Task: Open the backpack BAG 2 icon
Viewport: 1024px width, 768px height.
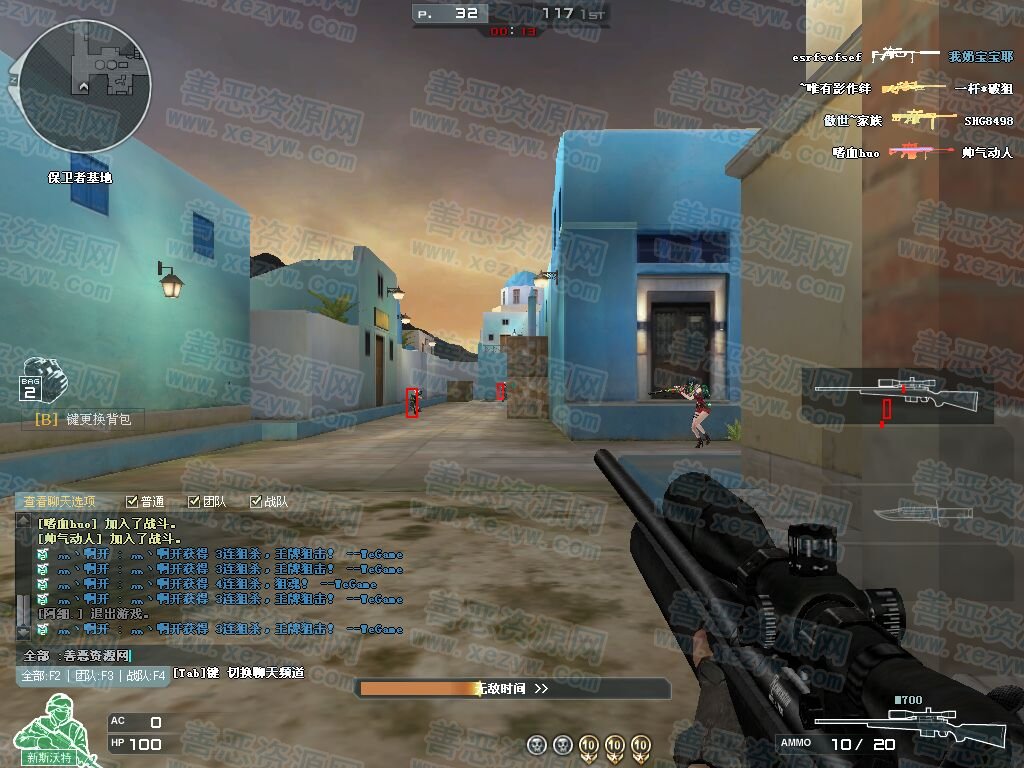Action: [x=37, y=378]
